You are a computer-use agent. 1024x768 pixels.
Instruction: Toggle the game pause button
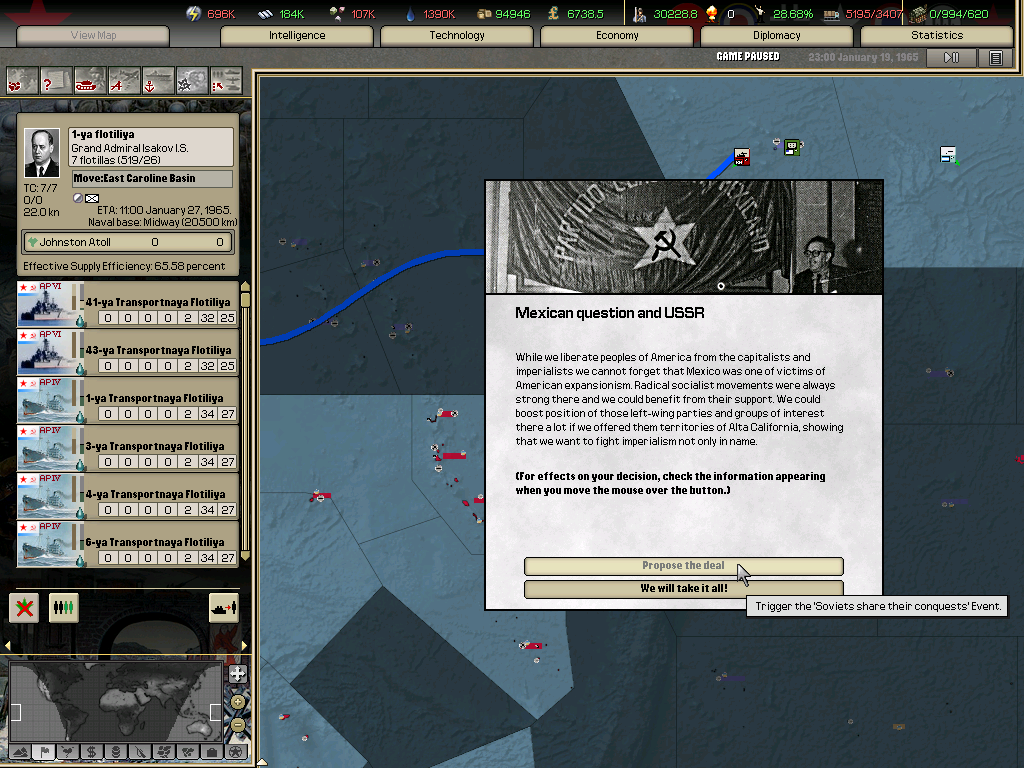click(951, 58)
